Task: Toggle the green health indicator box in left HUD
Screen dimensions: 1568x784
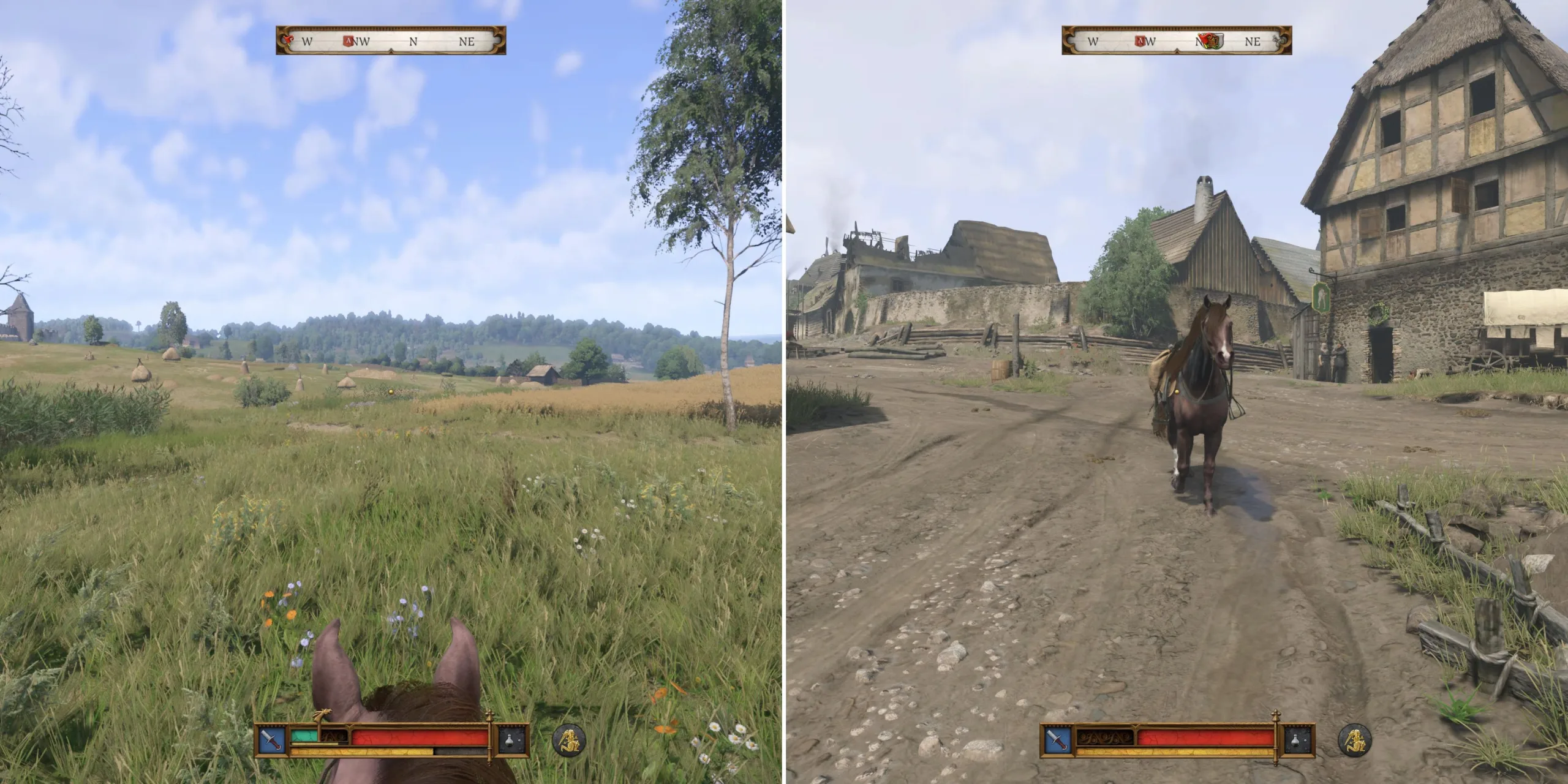Action: (x=304, y=736)
